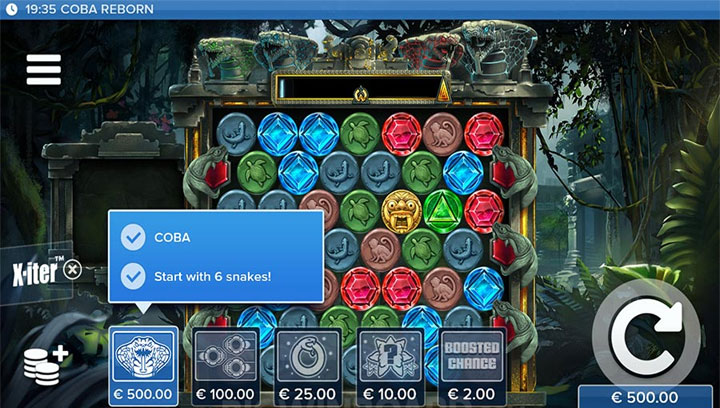Image resolution: width=720 pixels, height=408 pixels.
Task: Spin with the circular arrow button
Action: pyautogui.click(x=645, y=338)
